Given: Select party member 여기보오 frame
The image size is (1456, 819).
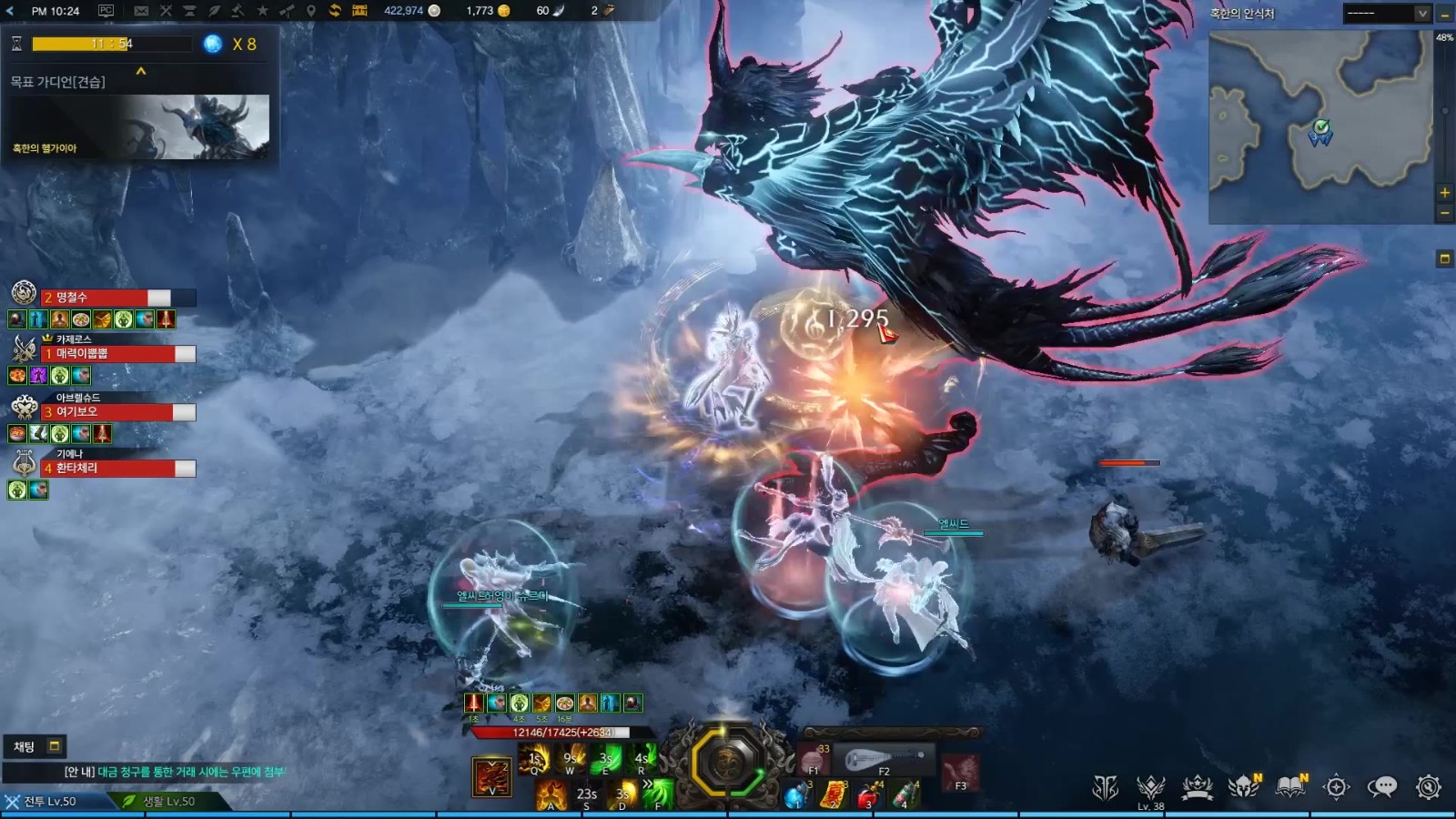Looking at the screenshot, I should 118,412.
